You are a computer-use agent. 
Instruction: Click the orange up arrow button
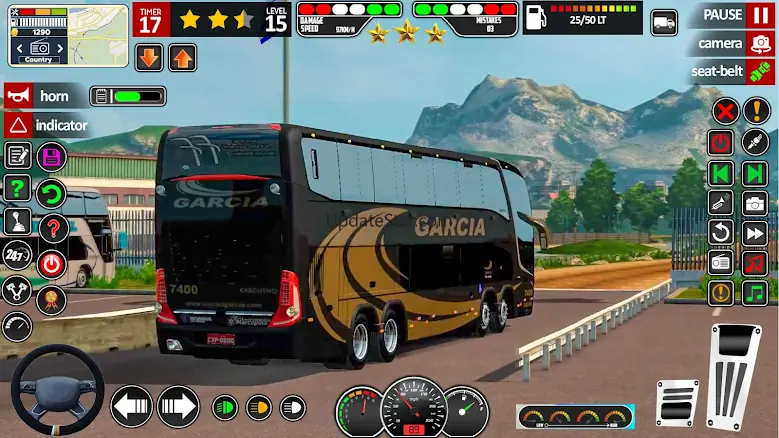tap(182, 57)
